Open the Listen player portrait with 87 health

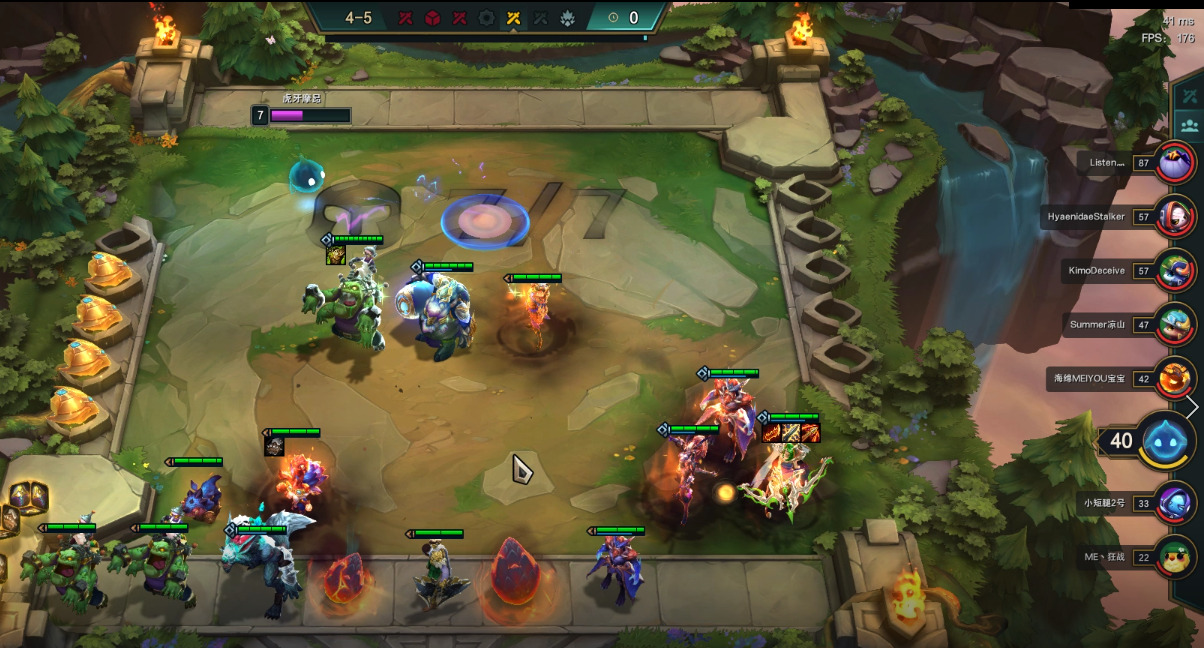pyautogui.click(x=1175, y=162)
